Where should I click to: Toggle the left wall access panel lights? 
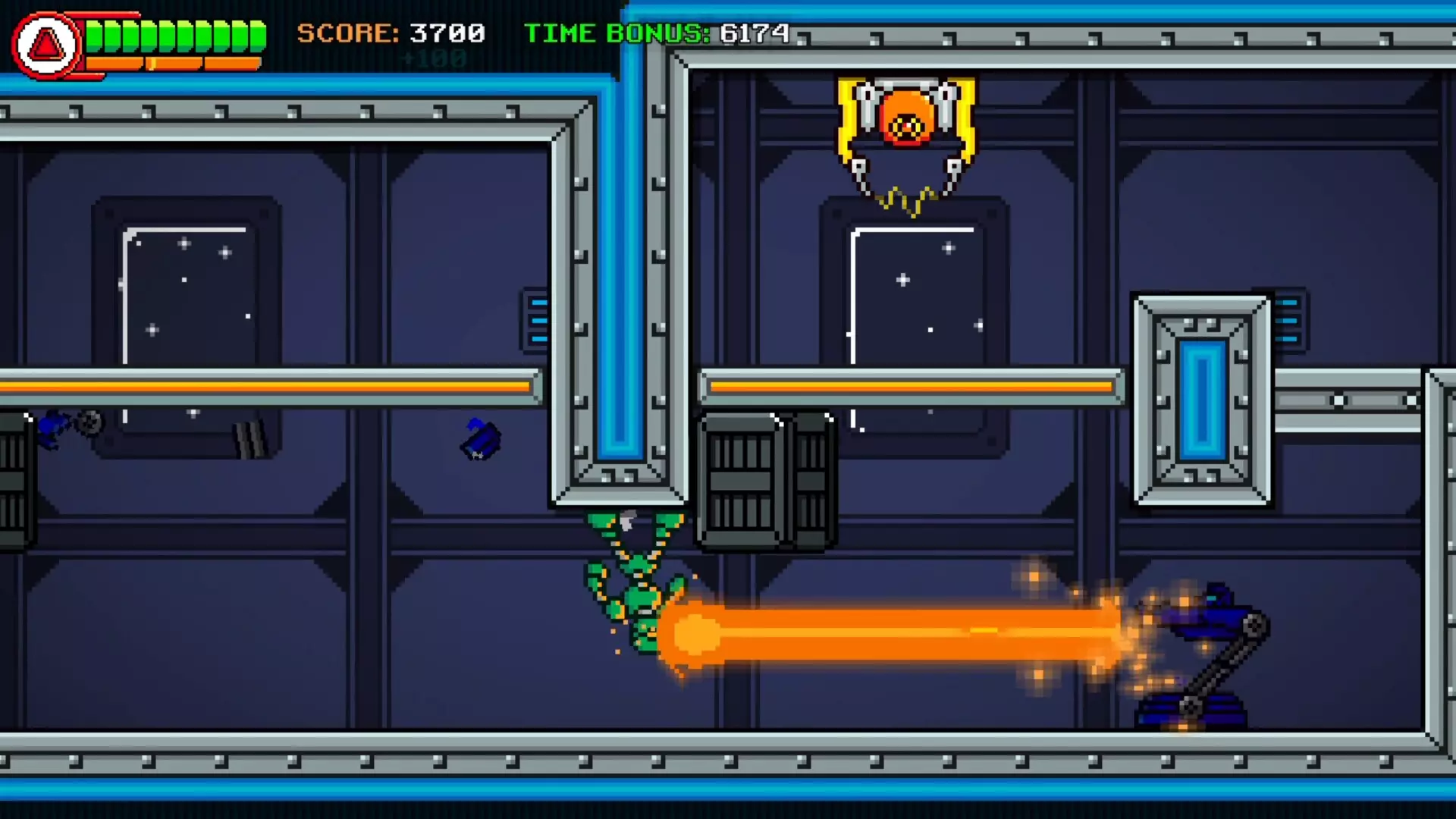(x=535, y=322)
